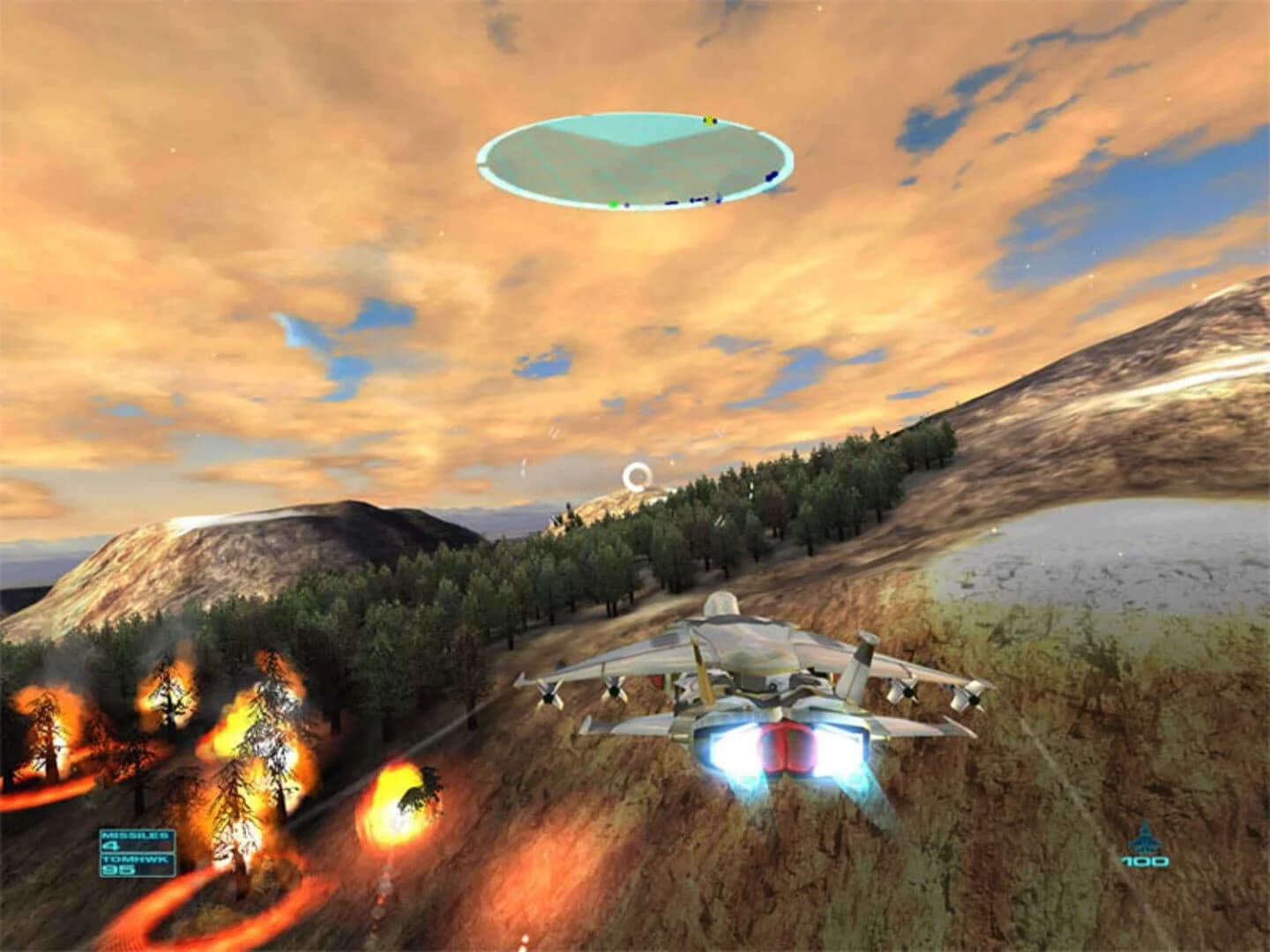Select the green friendly blip on the radar
This screenshot has width=1270, height=952.
[x=614, y=204]
